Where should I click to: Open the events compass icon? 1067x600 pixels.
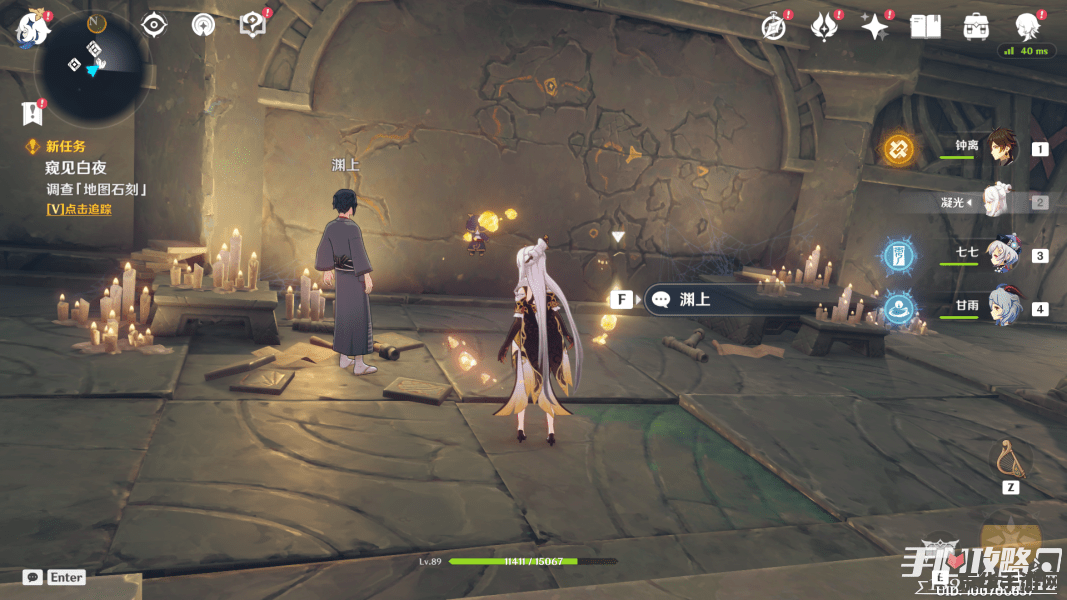[x=773, y=27]
